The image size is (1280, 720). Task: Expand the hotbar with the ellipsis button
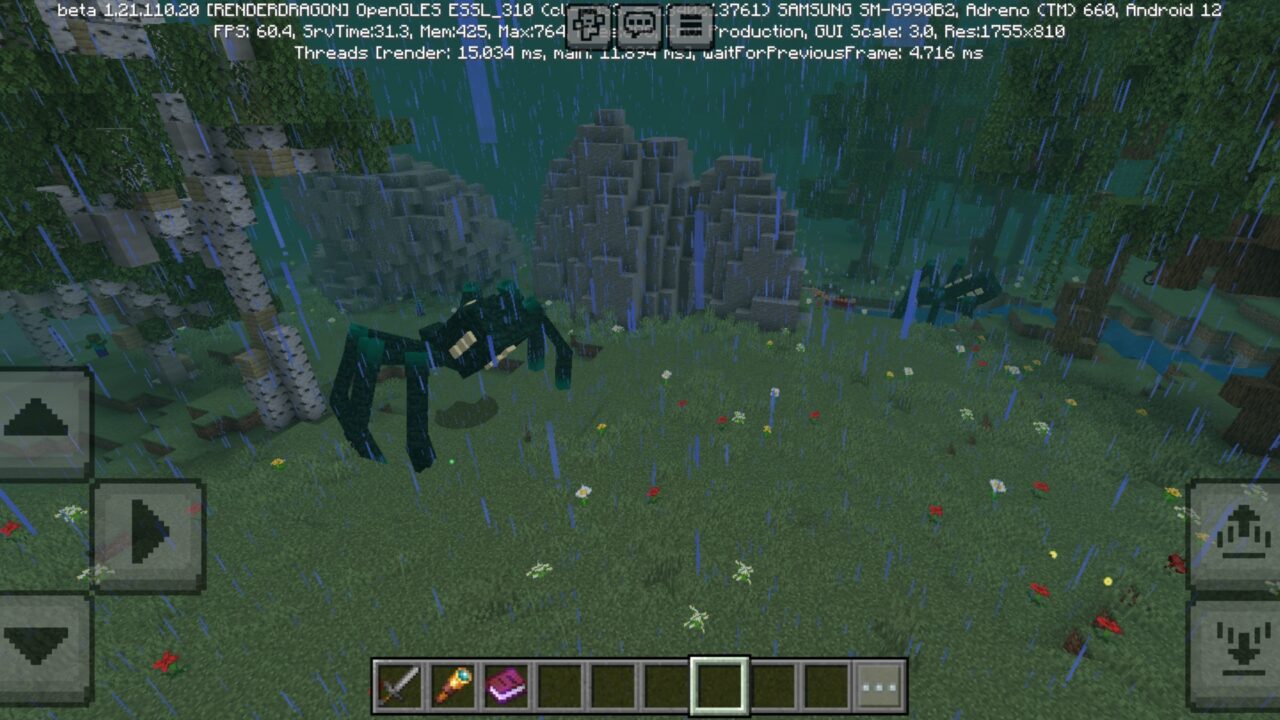click(877, 690)
